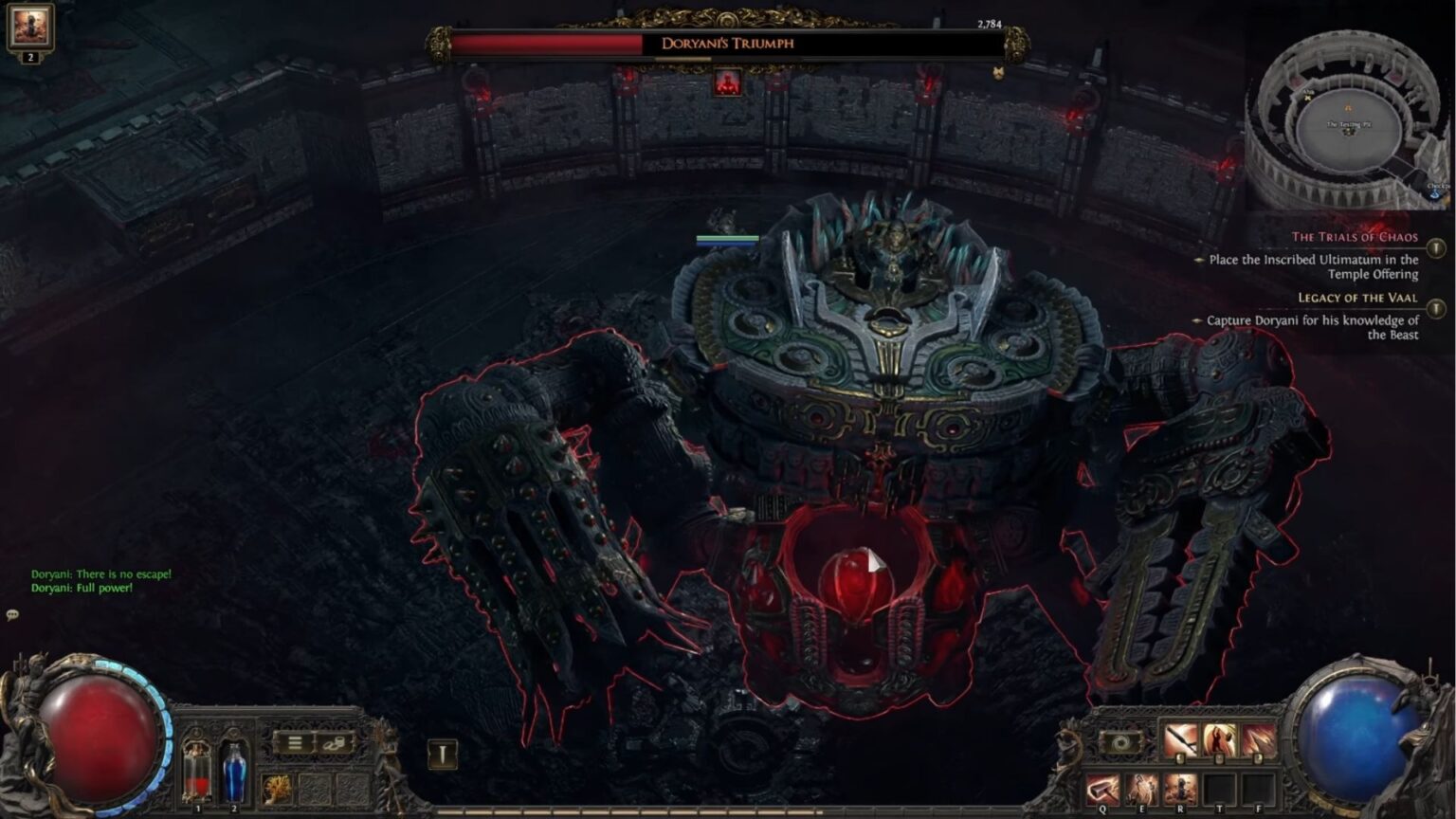The width and height of the screenshot is (1456, 819).
Task: Select the mace strike skill in slot Q
Action: [x=1102, y=789]
